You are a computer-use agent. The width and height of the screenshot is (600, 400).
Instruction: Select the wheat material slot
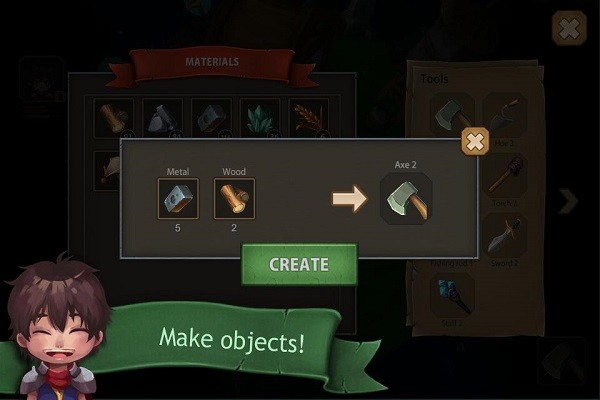309,117
